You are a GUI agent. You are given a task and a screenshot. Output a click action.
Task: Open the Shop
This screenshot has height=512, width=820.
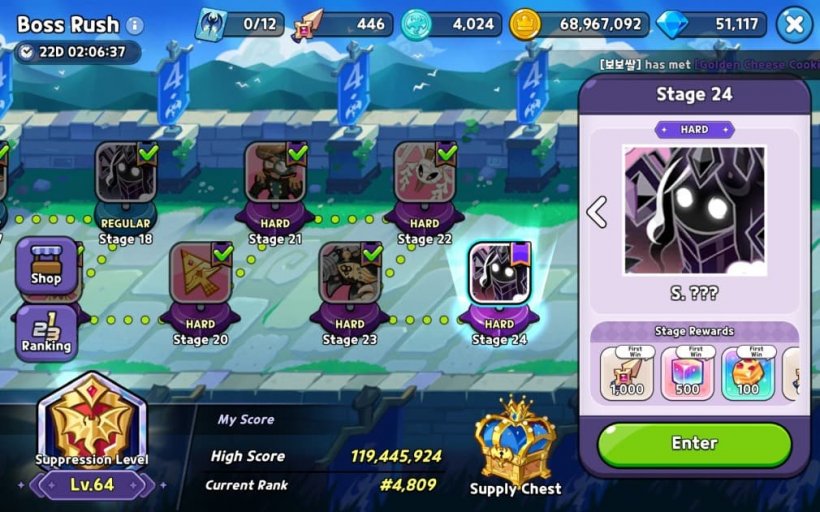pos(45,265)
